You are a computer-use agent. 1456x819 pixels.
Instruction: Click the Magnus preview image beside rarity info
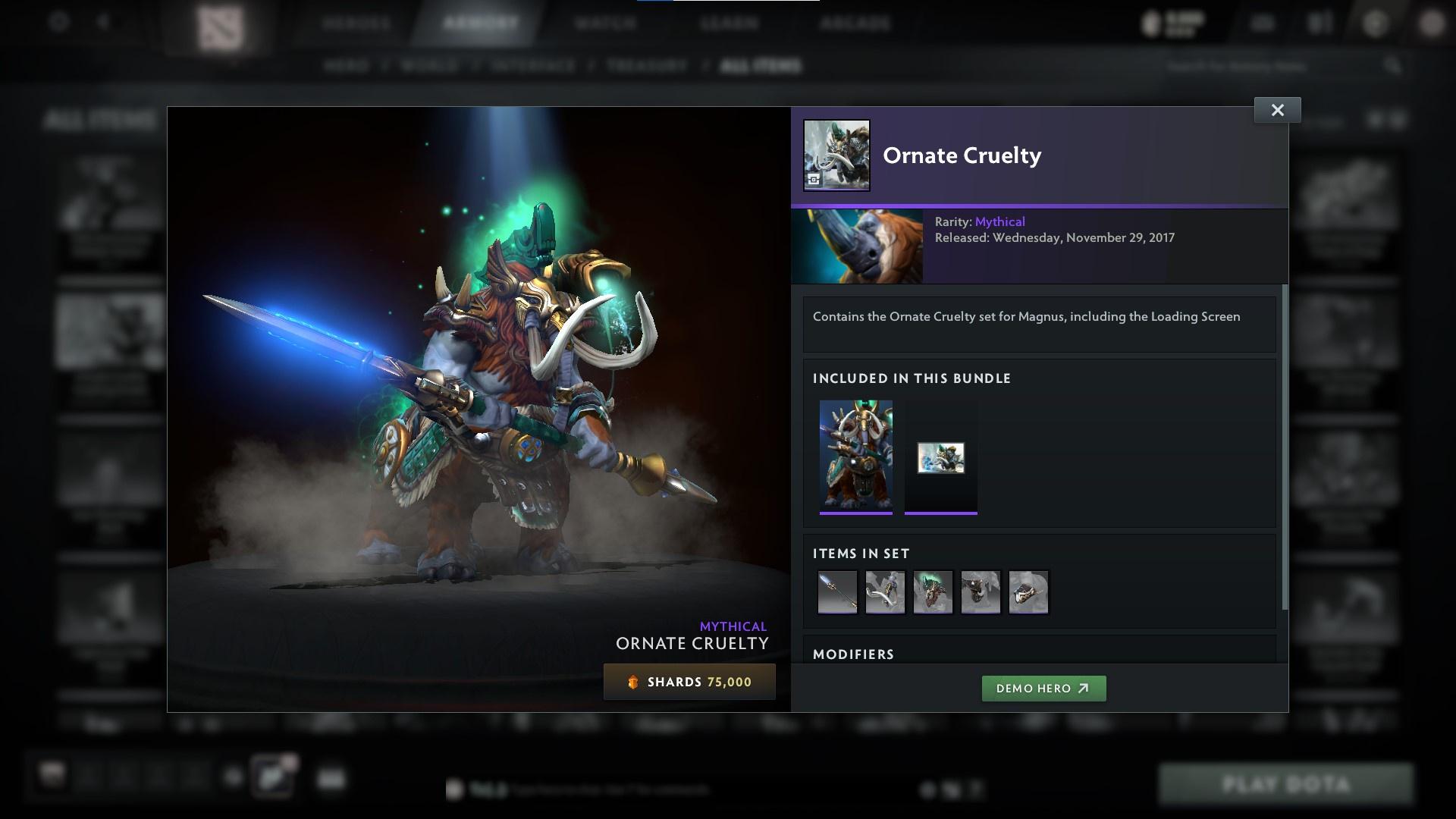click(x=858, y=246)
